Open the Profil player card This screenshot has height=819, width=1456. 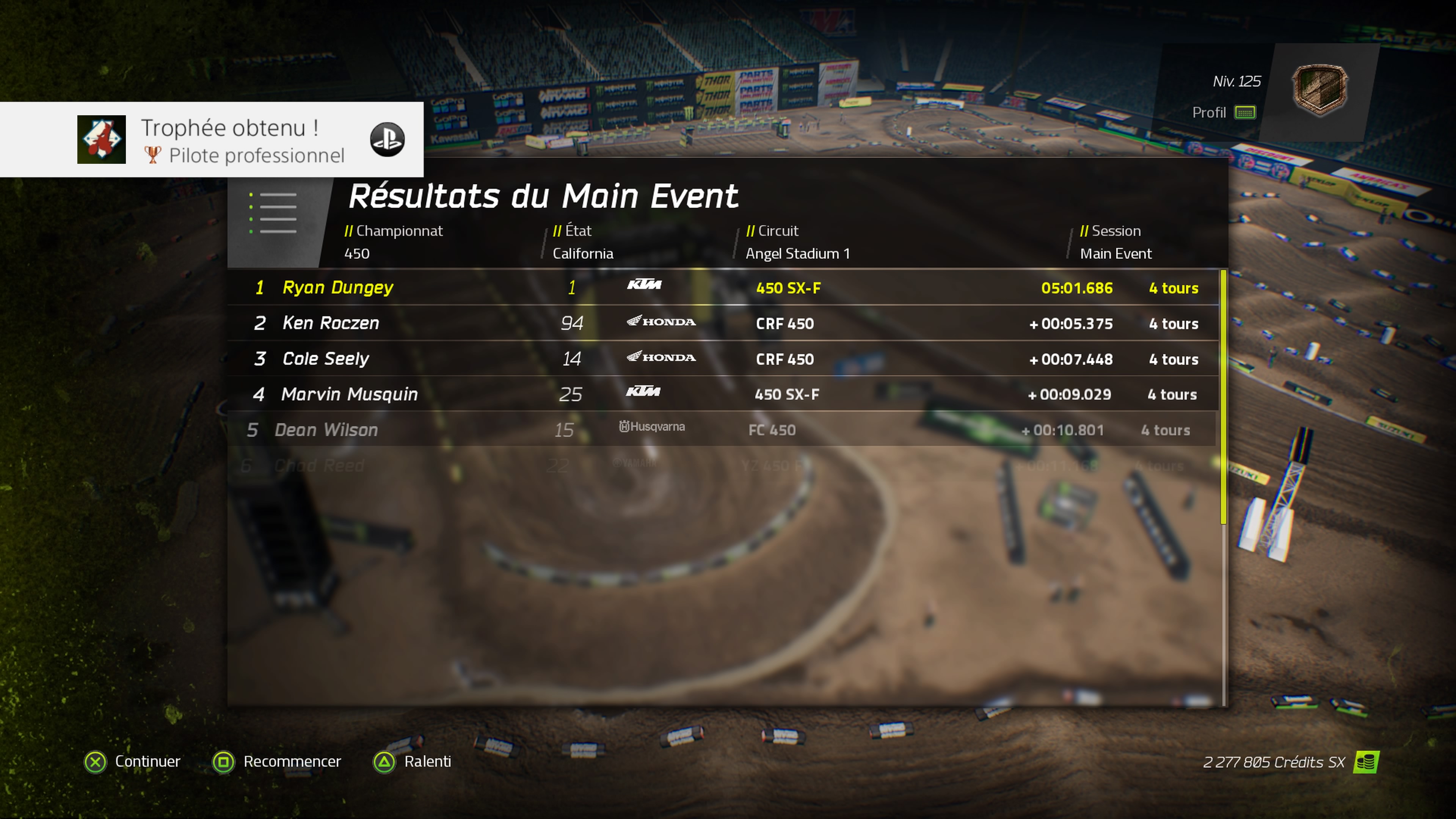click(x=1224, y=113)
